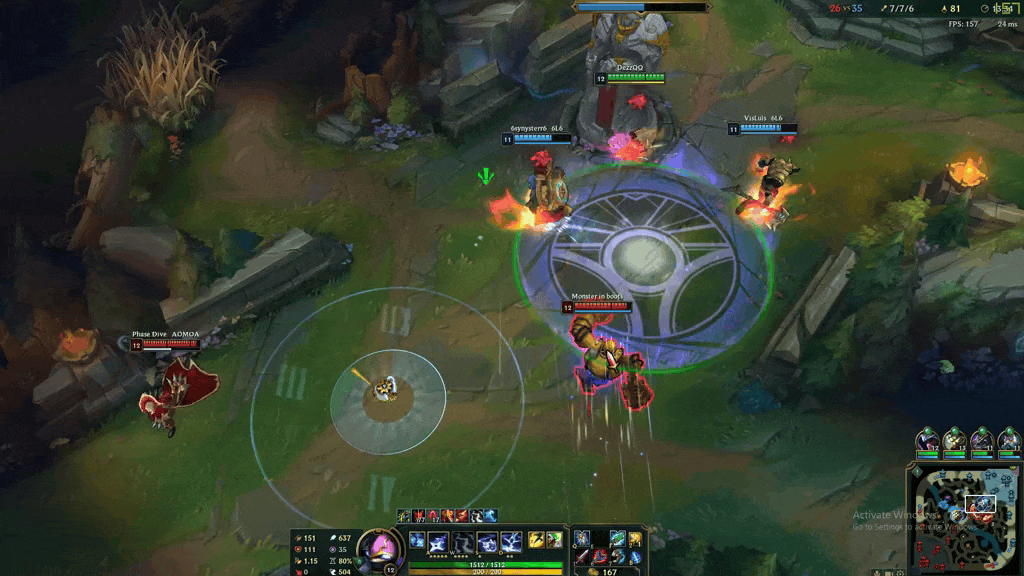The height and width of the screenshot is (576, 1024).
Task: Use the green winged item in inventory
Action: (x=617, y=539)
